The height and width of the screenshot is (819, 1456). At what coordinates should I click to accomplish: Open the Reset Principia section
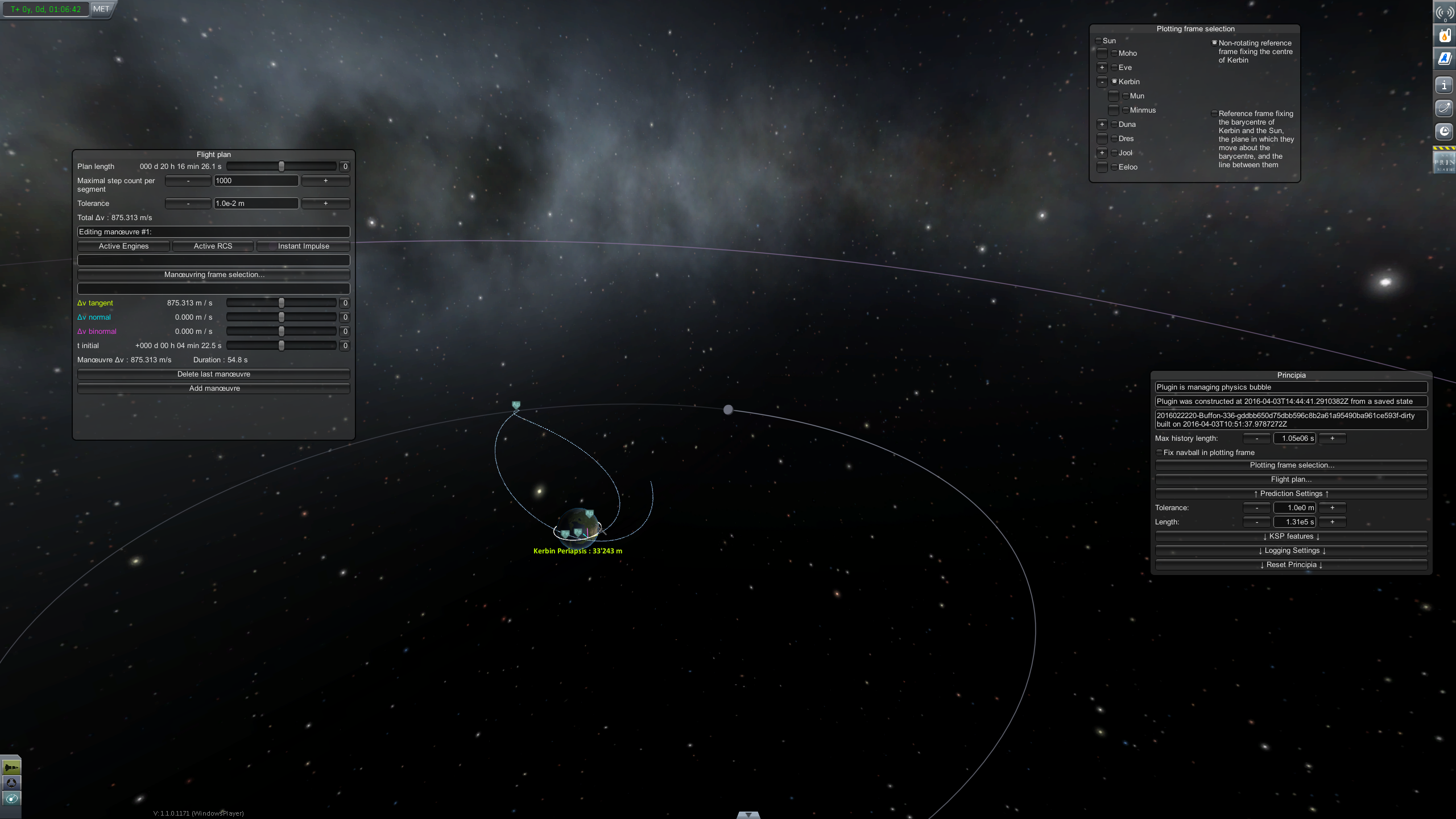click(x=1291, y=565)
